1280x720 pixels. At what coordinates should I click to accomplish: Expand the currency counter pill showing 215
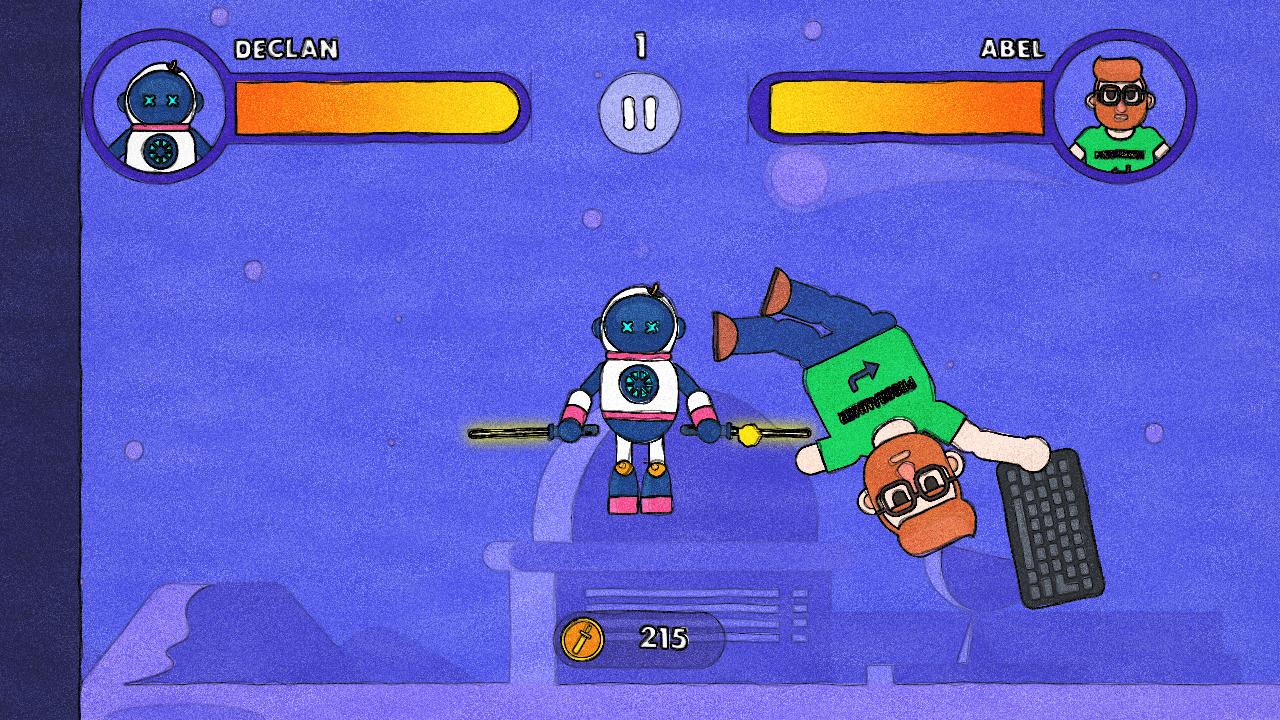click(645, 637)
